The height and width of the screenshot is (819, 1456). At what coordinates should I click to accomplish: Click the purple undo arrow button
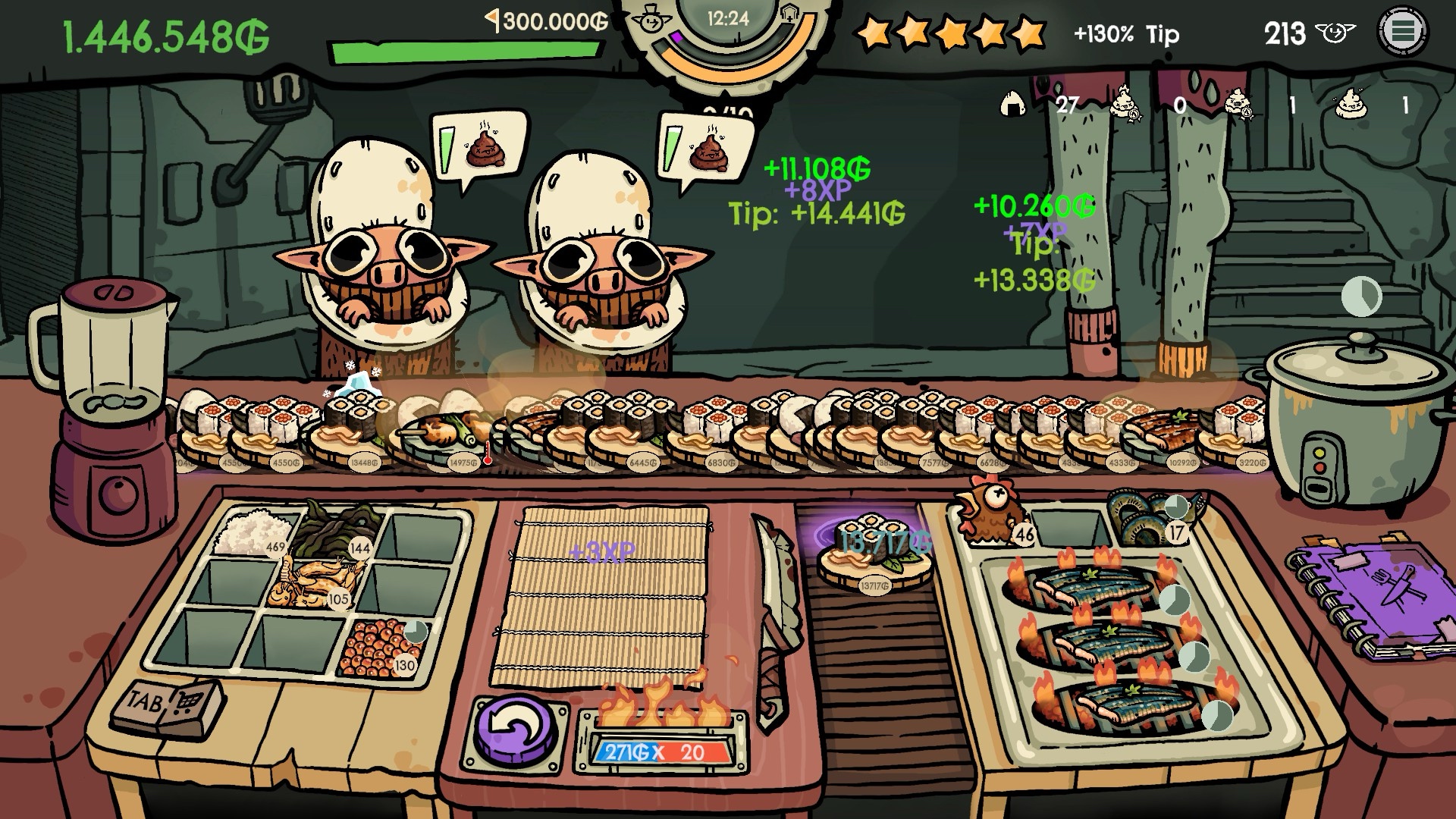516,730
